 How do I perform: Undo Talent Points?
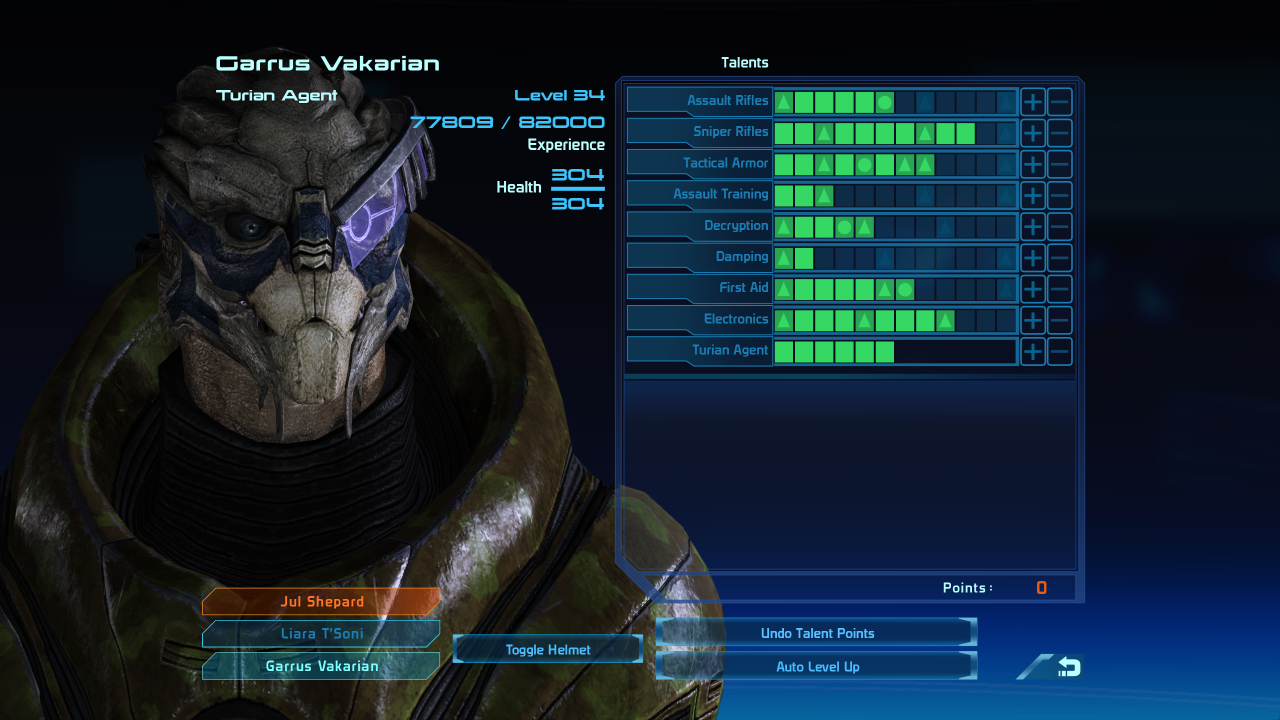[816, 633]
